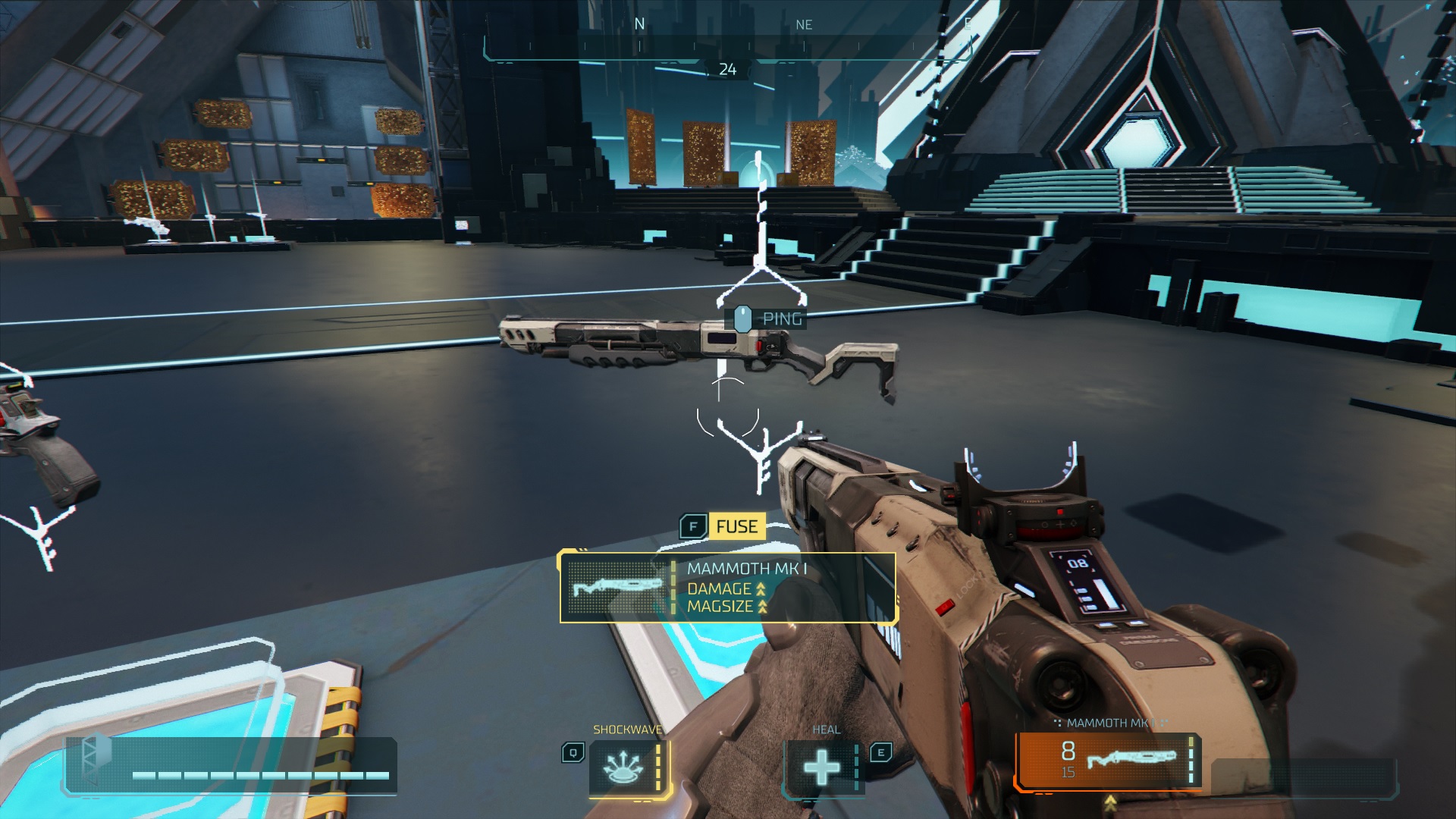This screenshot has height=819, width=1456.
Task: Select the NE heading on the compass
Action: (x=804, y=24)
